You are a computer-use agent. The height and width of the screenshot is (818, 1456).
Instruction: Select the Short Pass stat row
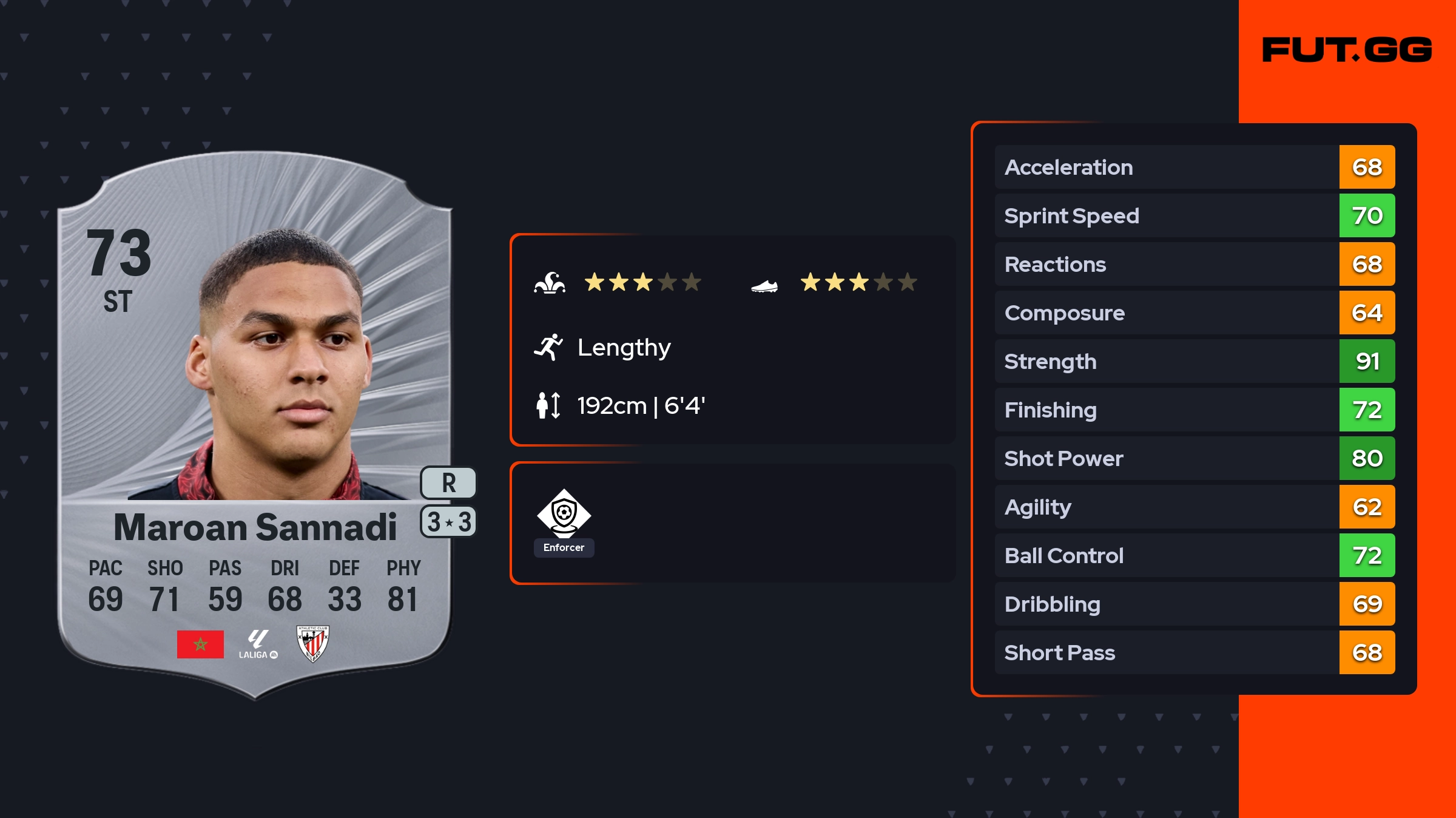click(1194, 652)
